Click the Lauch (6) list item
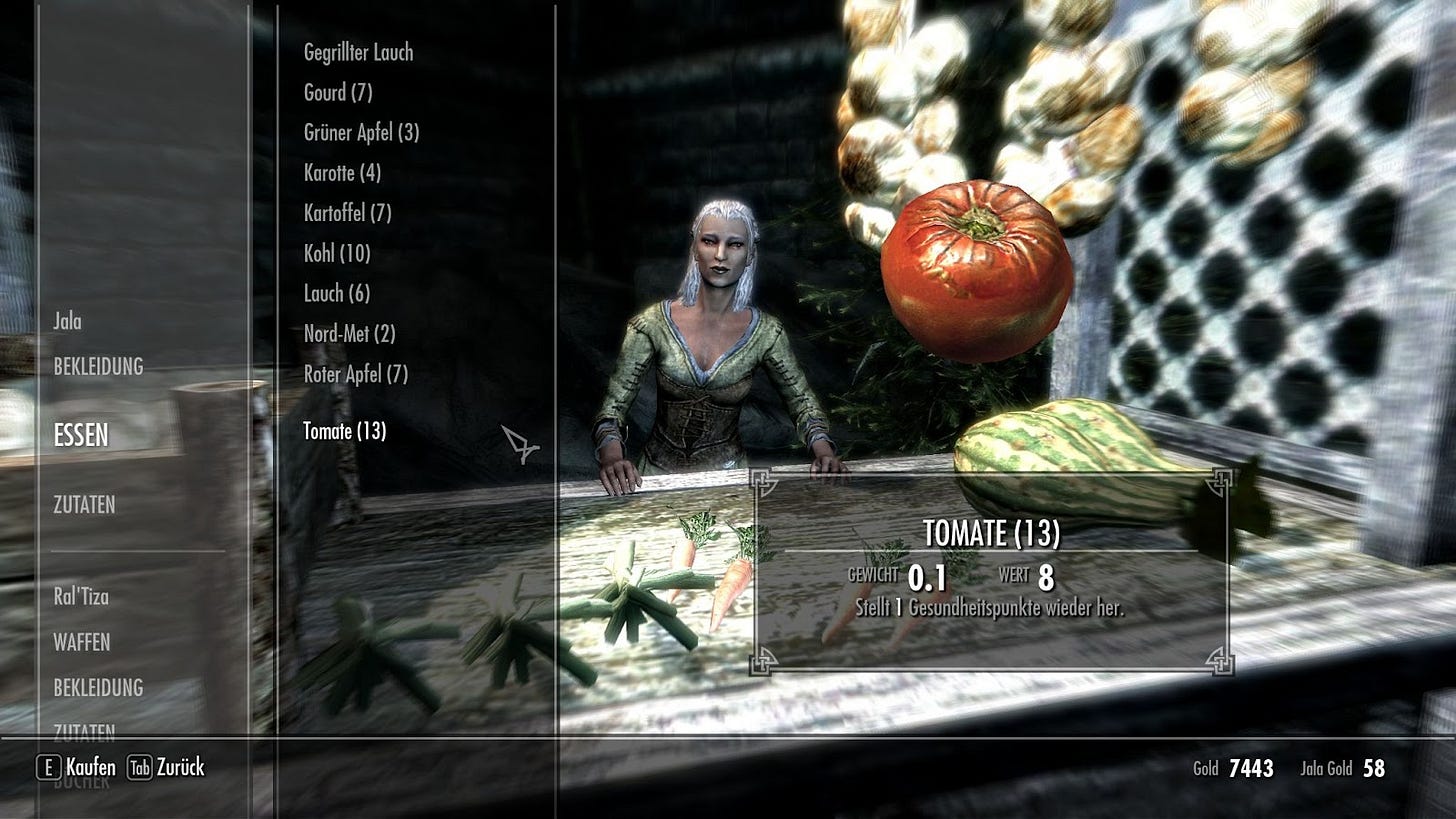 click(337, 294)
